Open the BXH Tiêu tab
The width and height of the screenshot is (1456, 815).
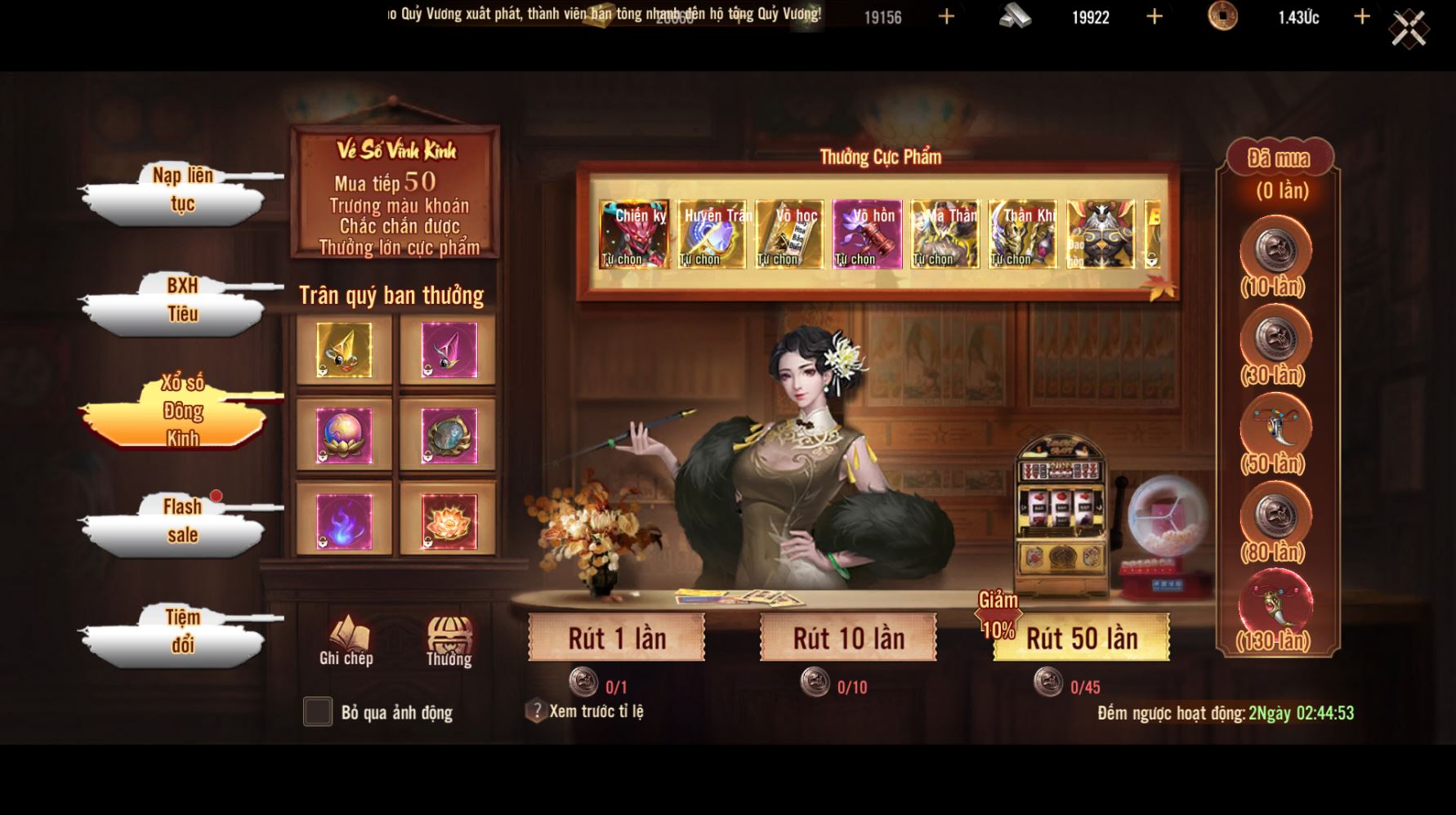(181, 301)
